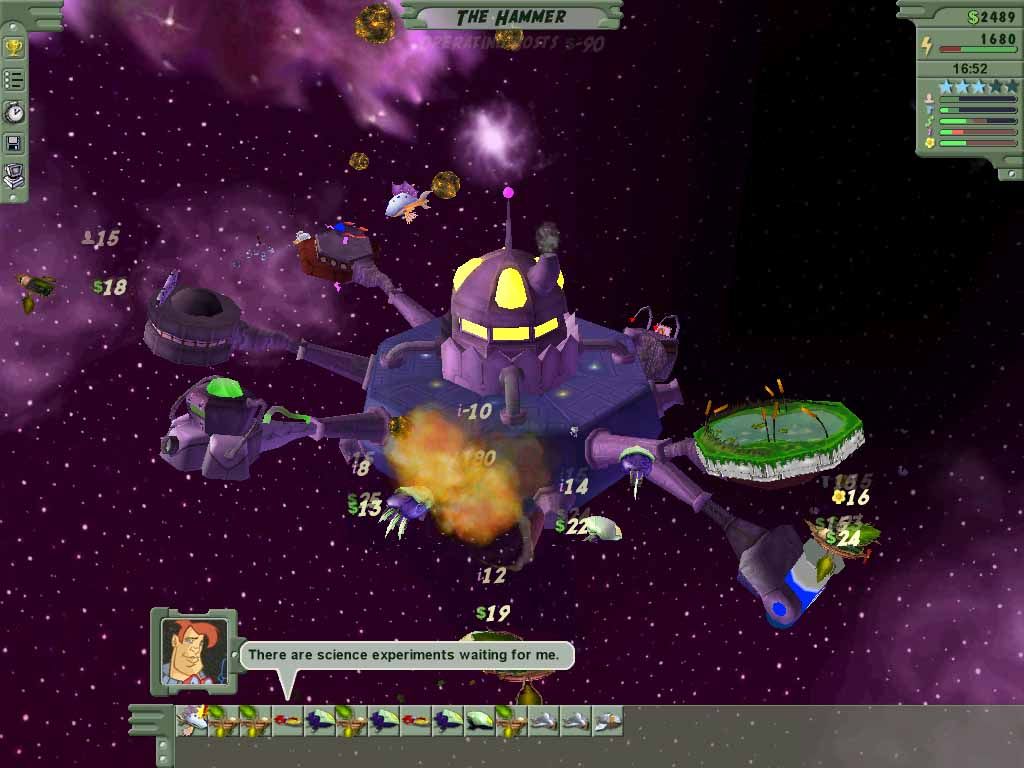This screenshot has height=768, width=1024.
Task: Open the computer options menu
Action: tap(14, 177)
